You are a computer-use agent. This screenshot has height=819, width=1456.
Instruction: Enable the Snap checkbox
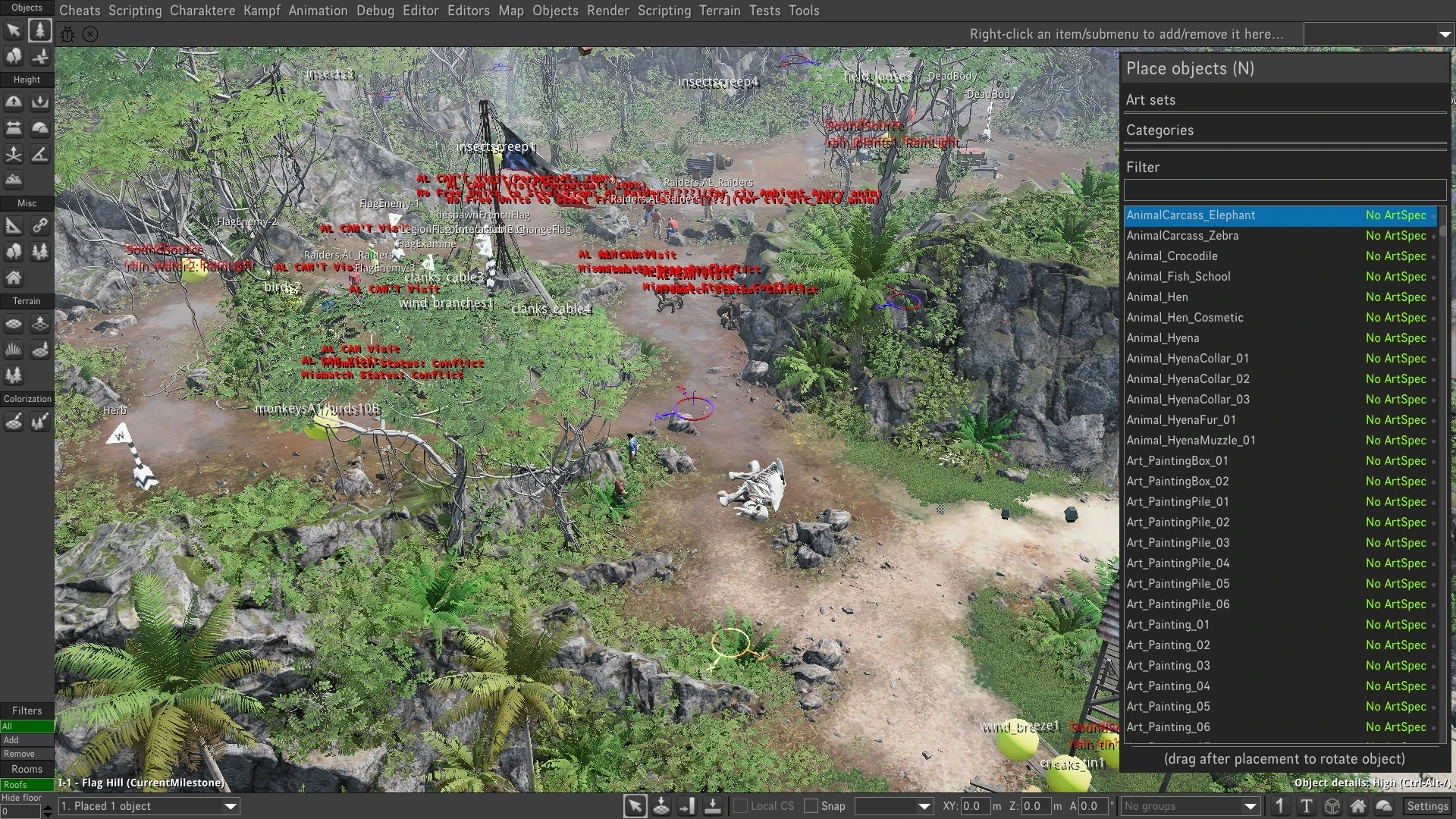[x=811, y=806]
